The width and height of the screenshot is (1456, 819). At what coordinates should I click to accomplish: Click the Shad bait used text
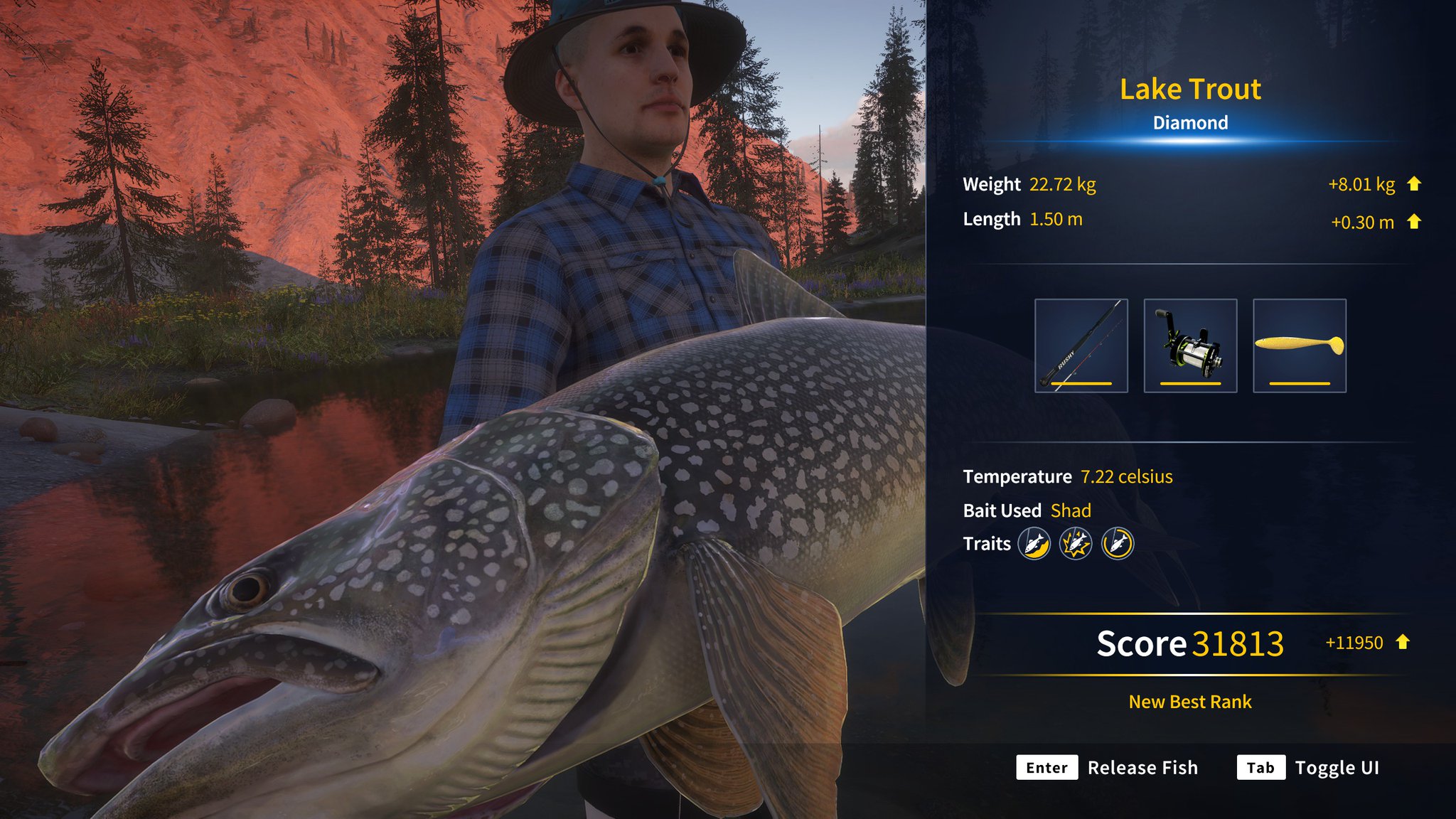click(x=1072, y=510)
